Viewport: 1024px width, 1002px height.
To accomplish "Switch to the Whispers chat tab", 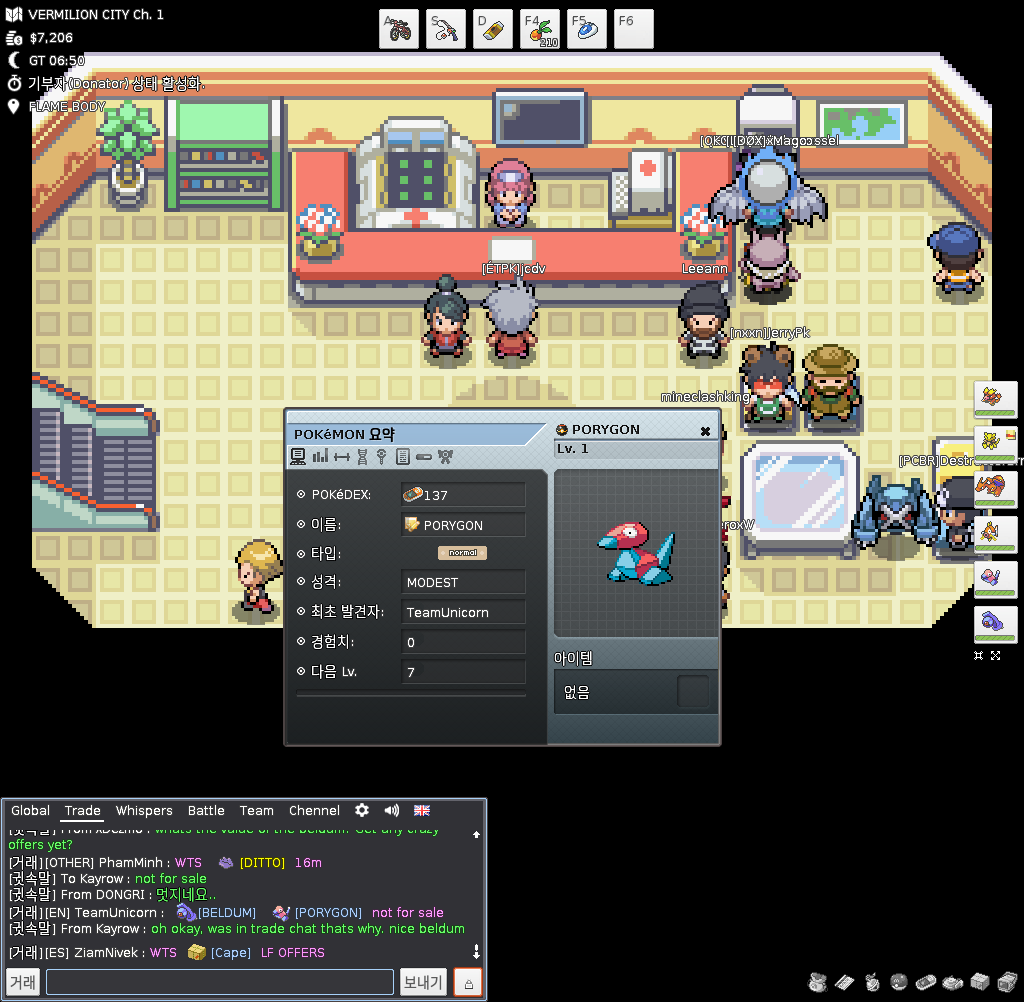I will pyautogui.click(x=144, y=811).
